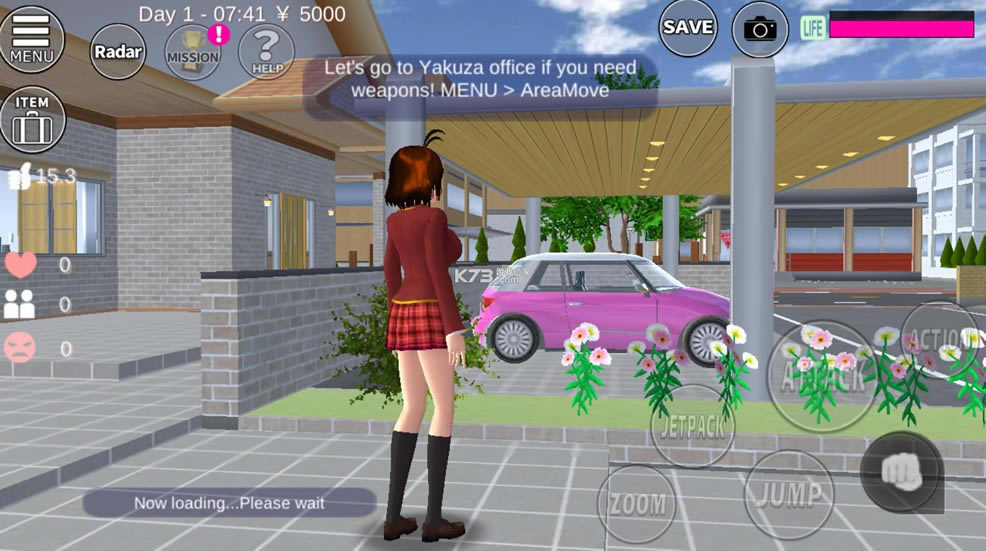The height and width of the screenshot is (551, 986).
Task: Make the character JUMP
Action: coord(790,494)
